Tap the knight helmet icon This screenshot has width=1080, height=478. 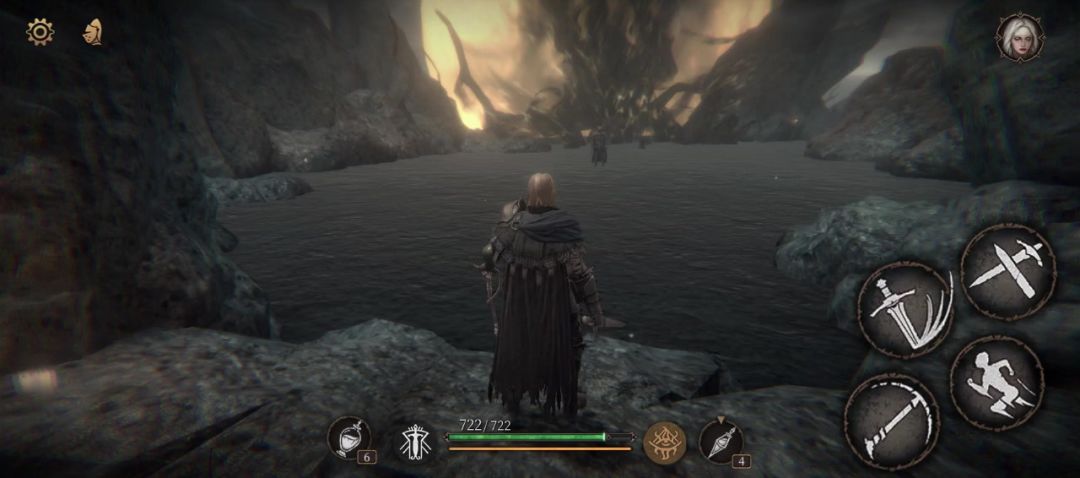click(93, 32)
